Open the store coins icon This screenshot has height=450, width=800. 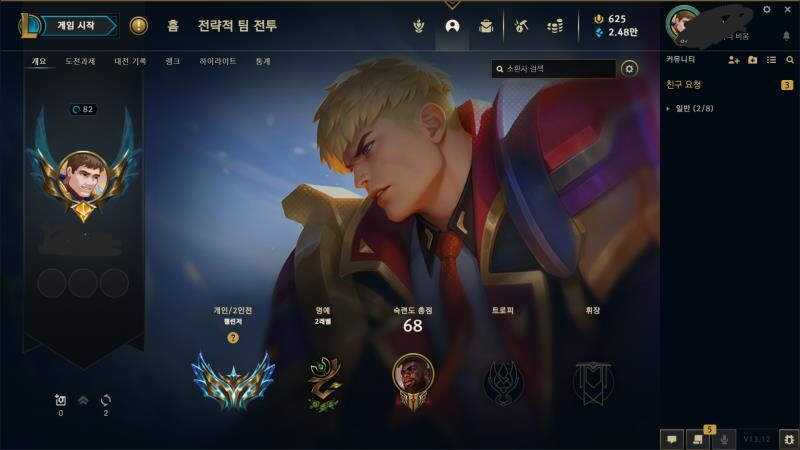point(555,26)
